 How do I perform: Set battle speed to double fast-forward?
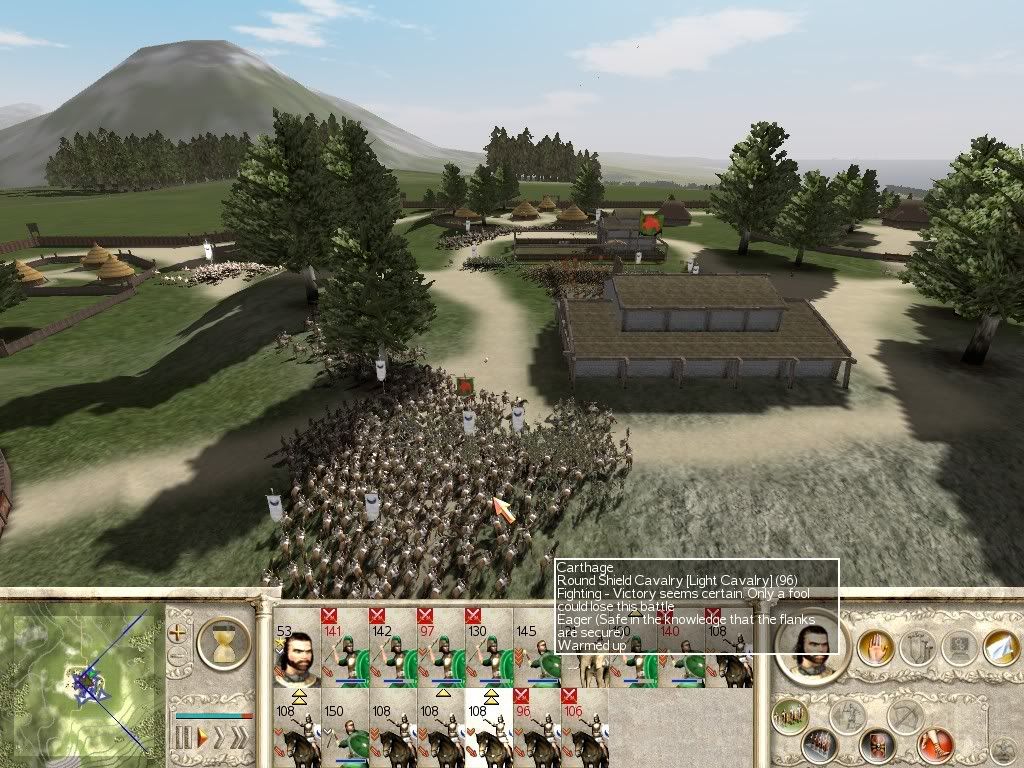[x=220, y=739]
